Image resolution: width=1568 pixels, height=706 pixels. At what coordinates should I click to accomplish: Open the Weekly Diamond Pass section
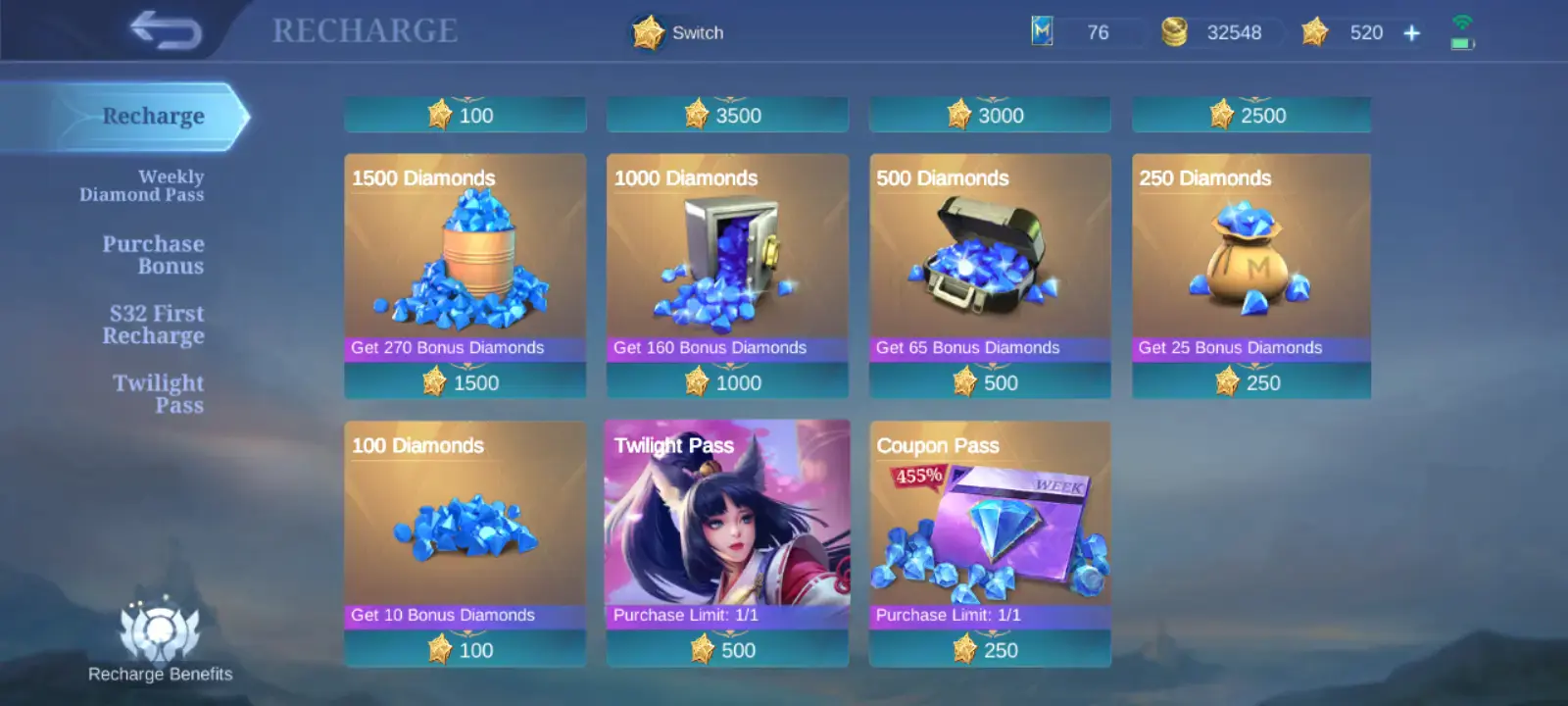143,185
